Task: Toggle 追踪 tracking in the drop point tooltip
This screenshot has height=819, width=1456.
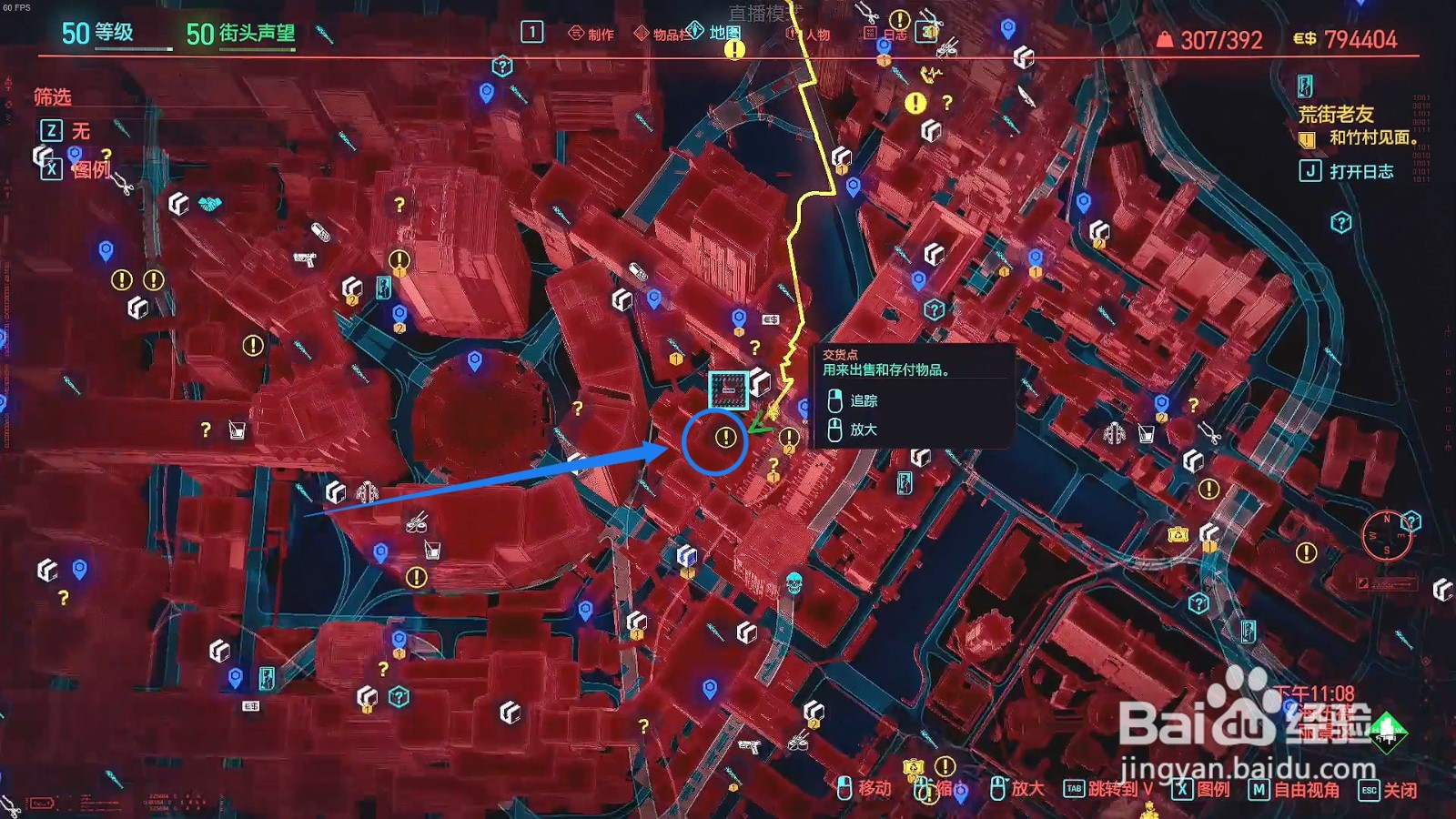Action: 863,401
